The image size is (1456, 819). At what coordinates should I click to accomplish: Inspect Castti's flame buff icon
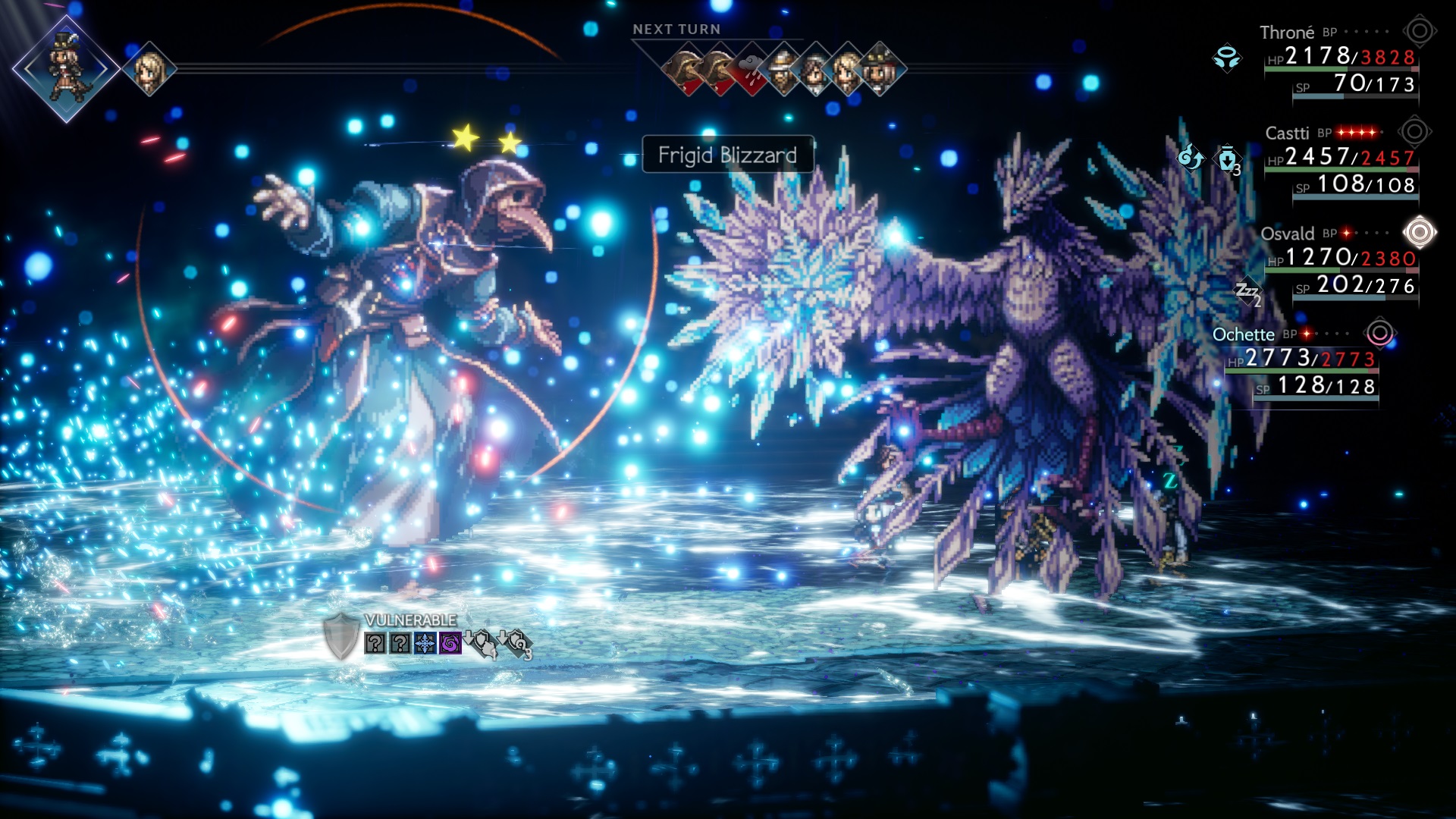pyautogui.click(x=1190, y=158)
